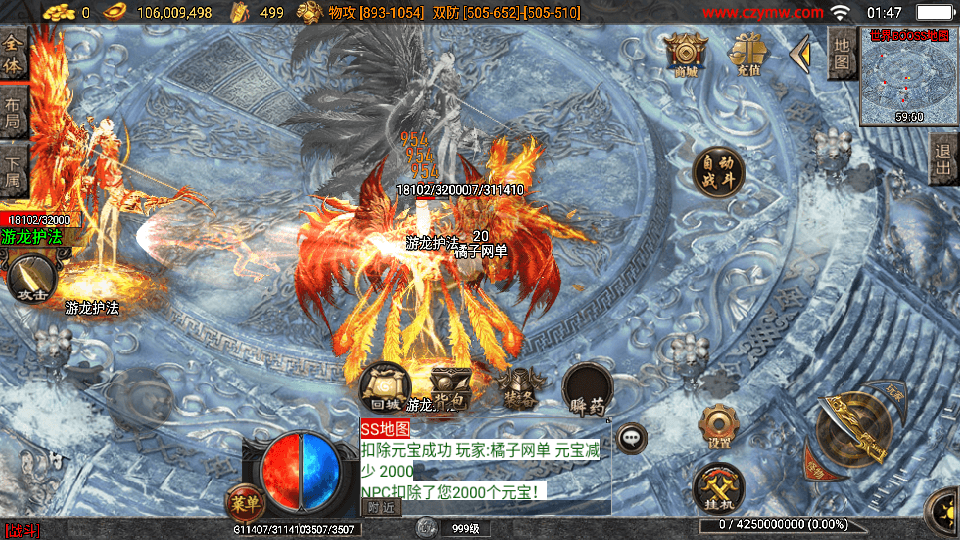Open the 菜单 menu button

[x=244, y=500]
